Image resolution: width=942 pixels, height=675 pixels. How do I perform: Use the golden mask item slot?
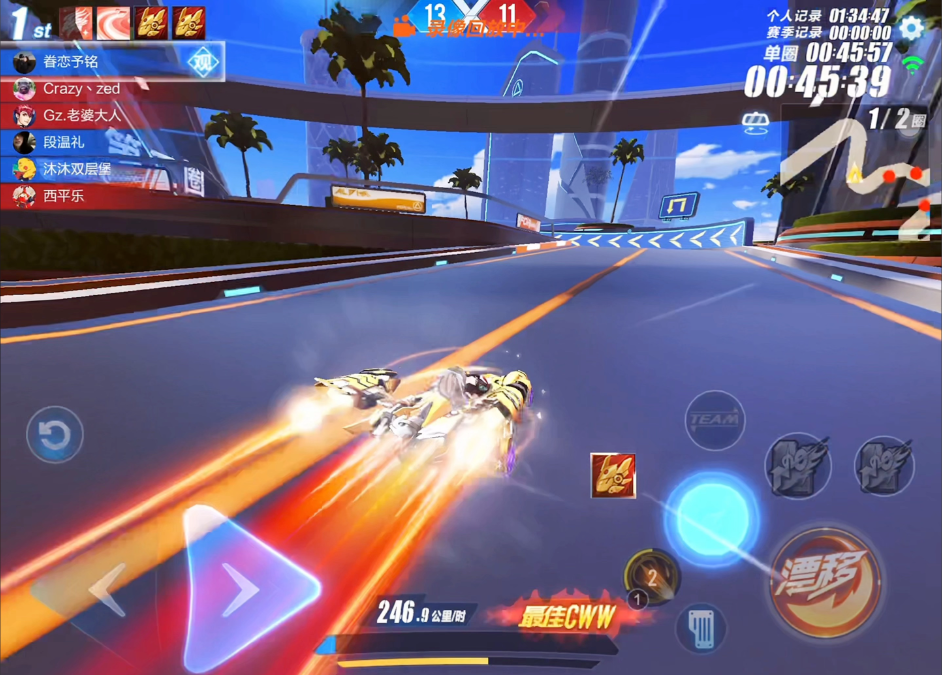(x=613, y=476)
